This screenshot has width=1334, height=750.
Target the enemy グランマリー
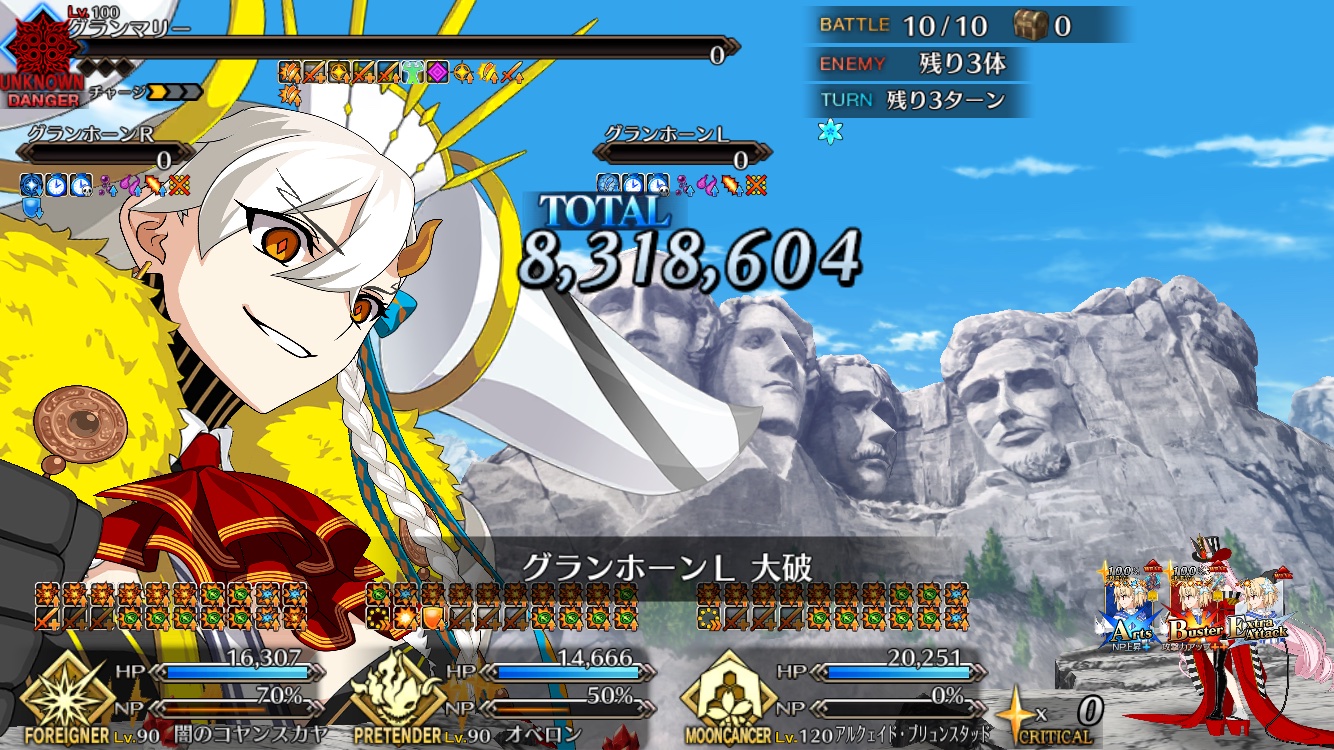click(400, 48)
